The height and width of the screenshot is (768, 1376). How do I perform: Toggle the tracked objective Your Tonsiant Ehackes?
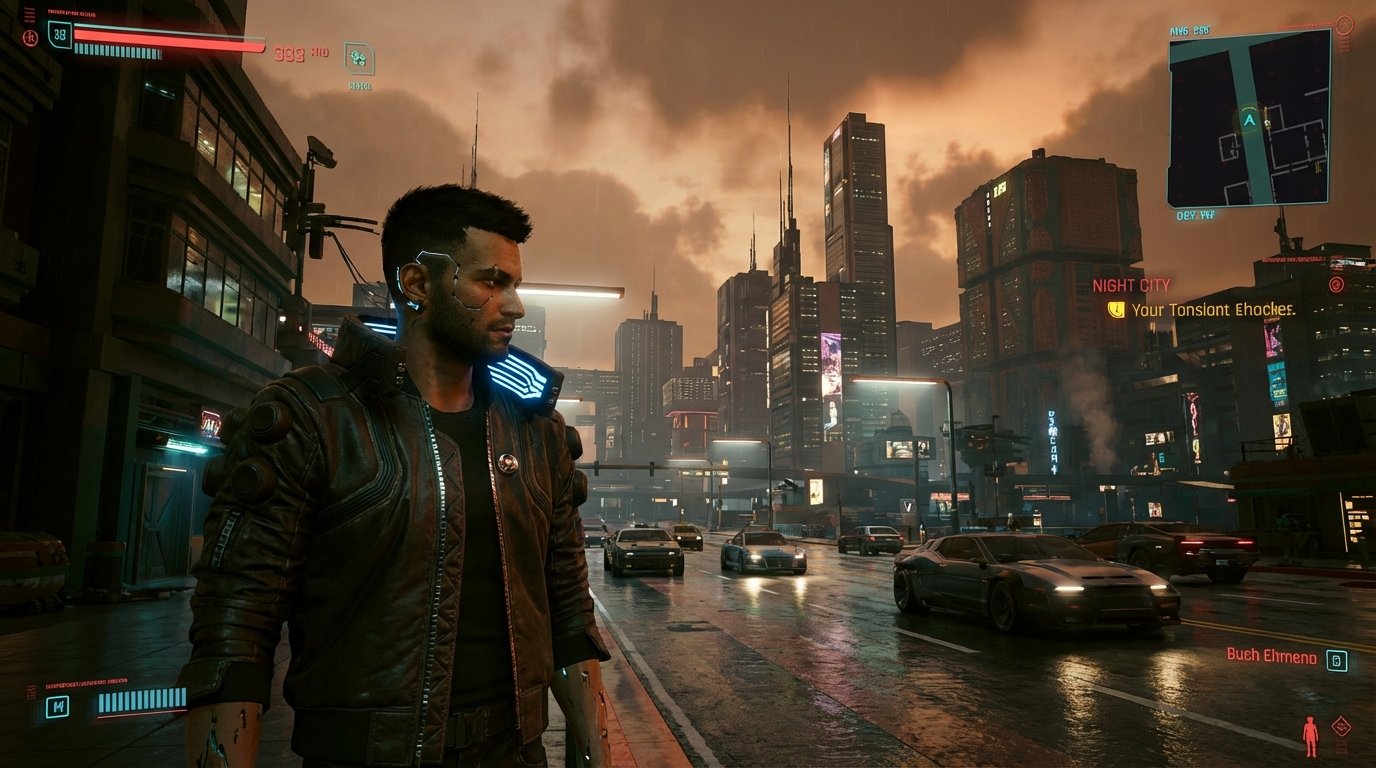pyautogui.click(x=1215, y=311)
